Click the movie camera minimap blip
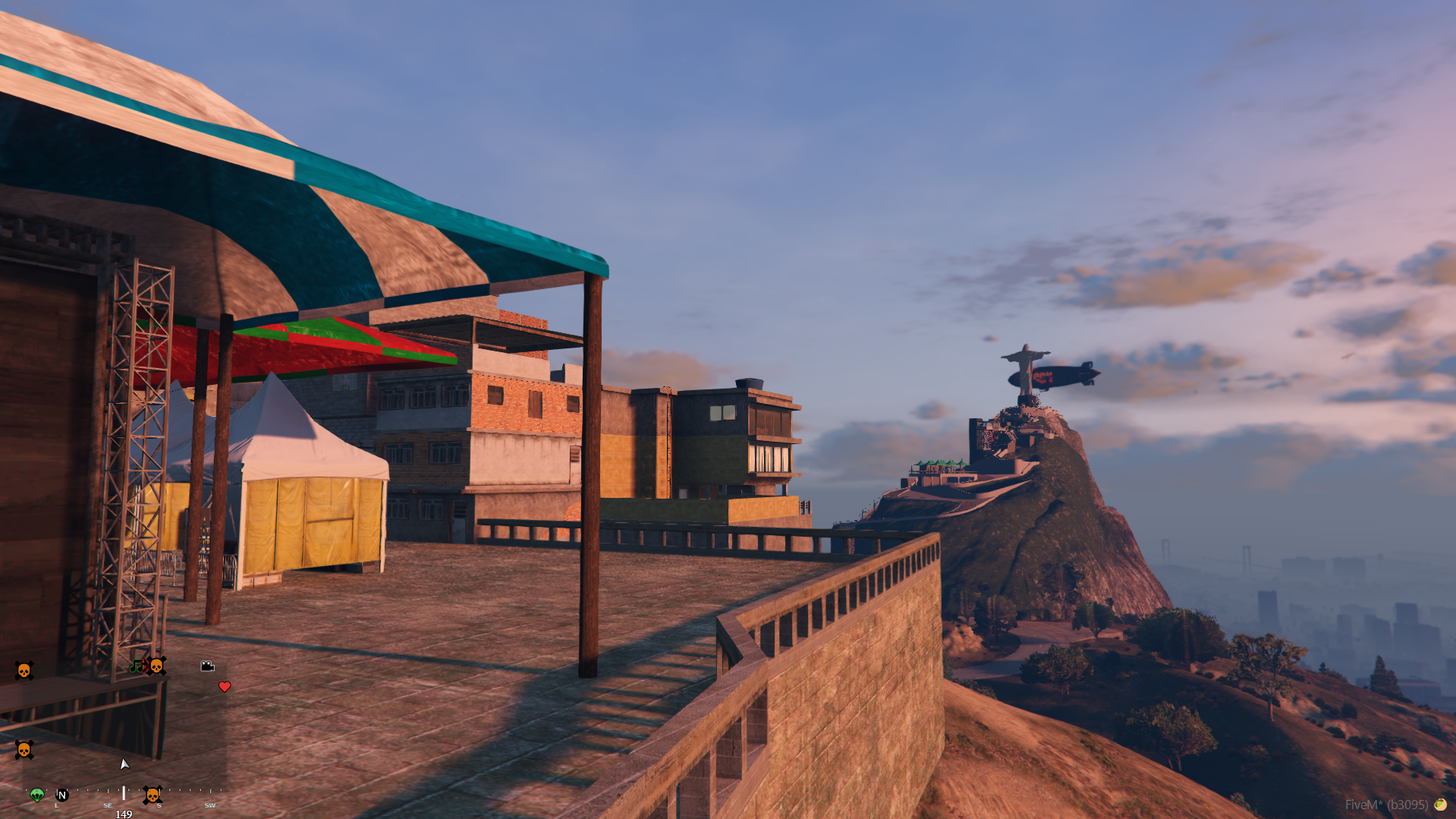 tap(207, 666)
